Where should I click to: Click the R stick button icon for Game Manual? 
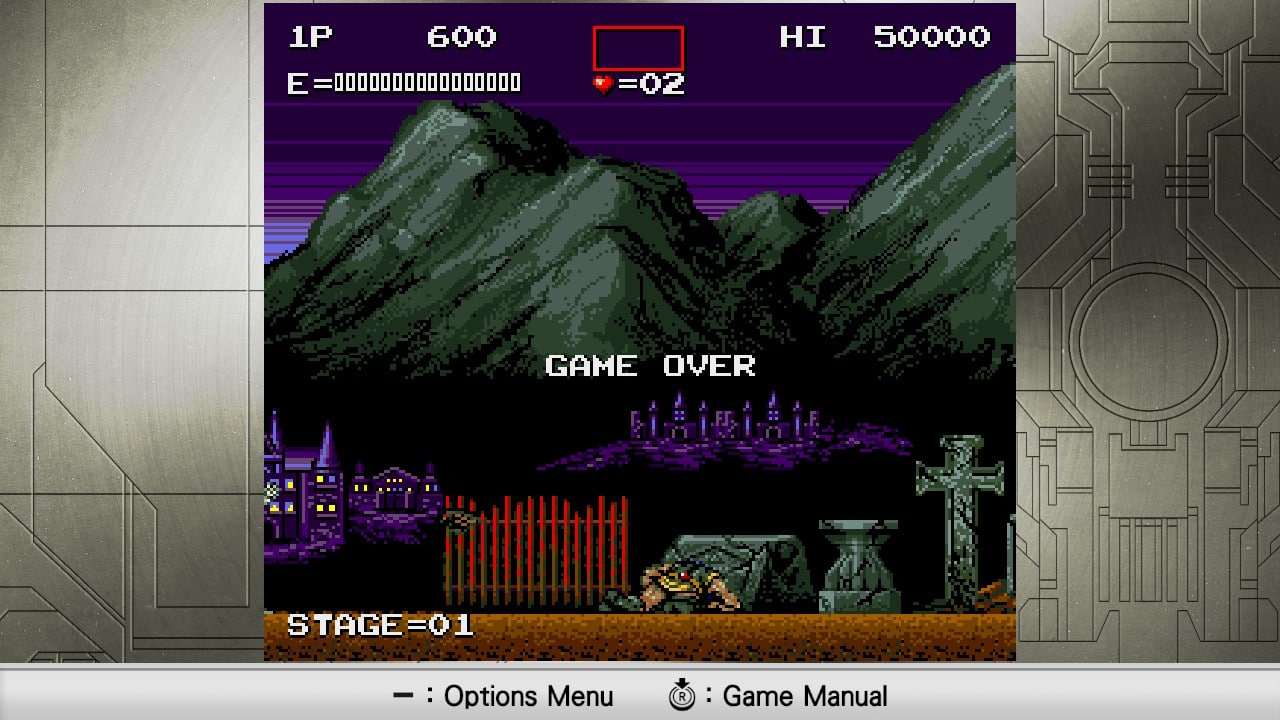[x=683, y=696]
